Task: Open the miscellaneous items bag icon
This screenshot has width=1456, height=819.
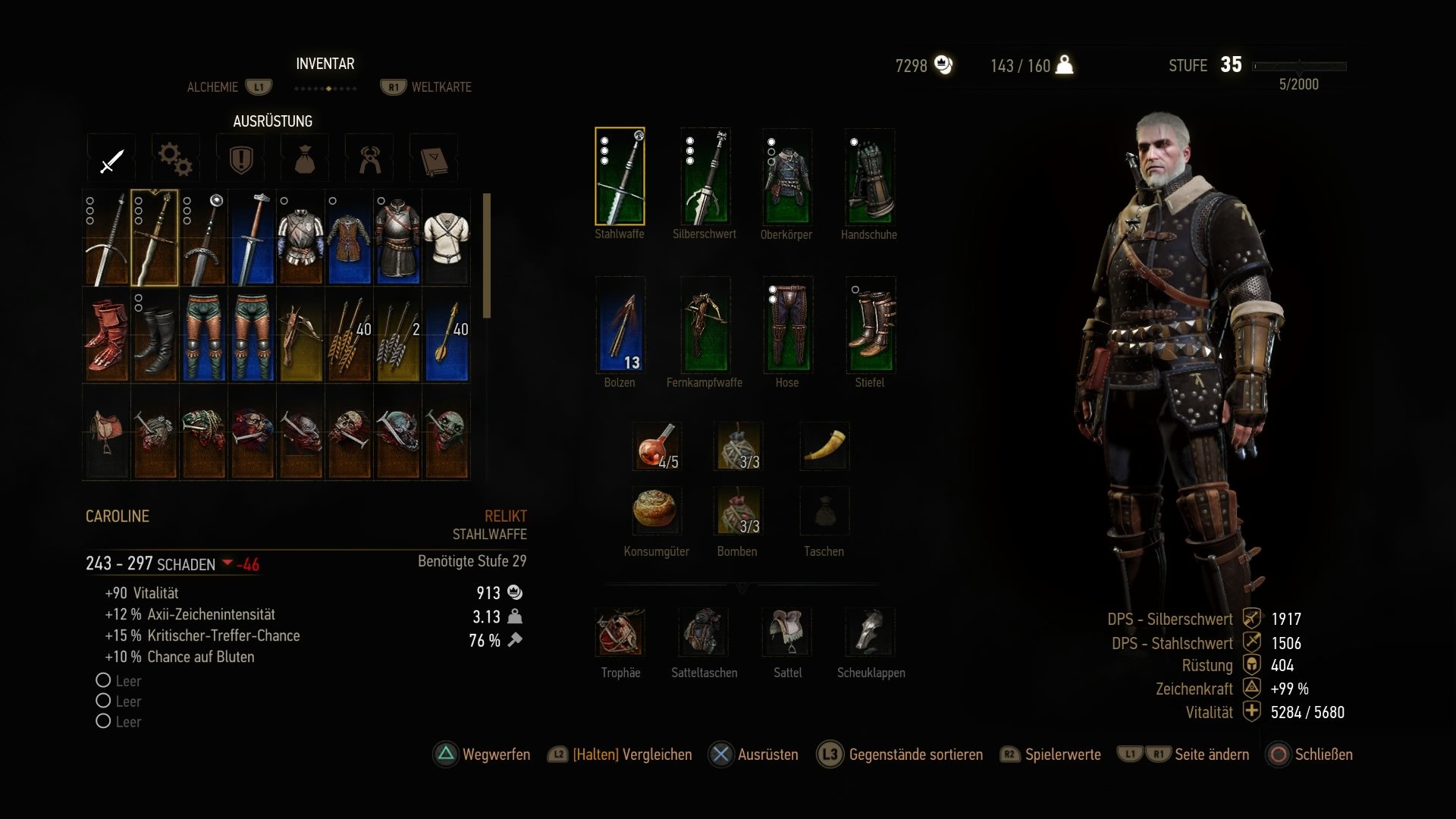Action: tap(304, 158)
